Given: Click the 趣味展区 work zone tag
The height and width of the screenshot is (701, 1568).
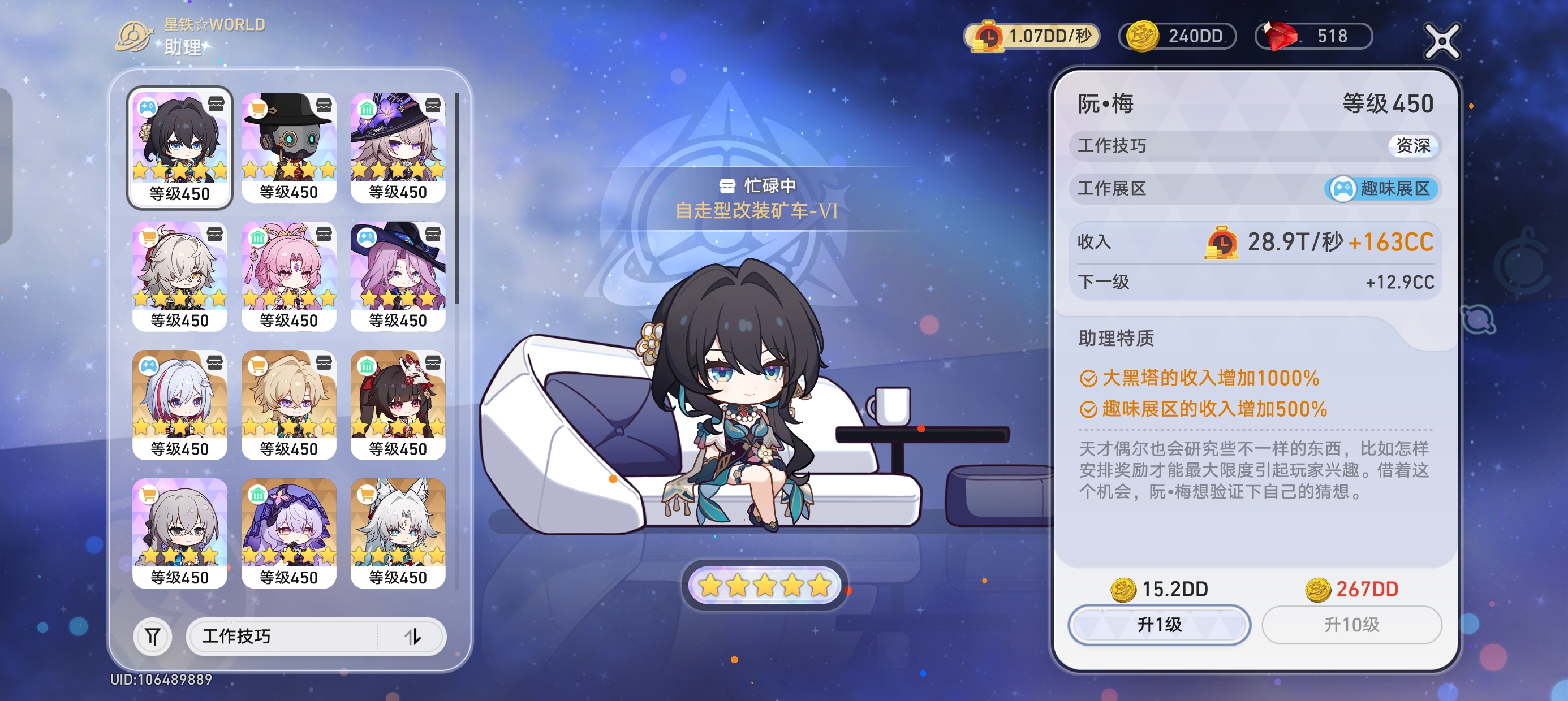Looking at the screenshot, I should click(1381, 189).
